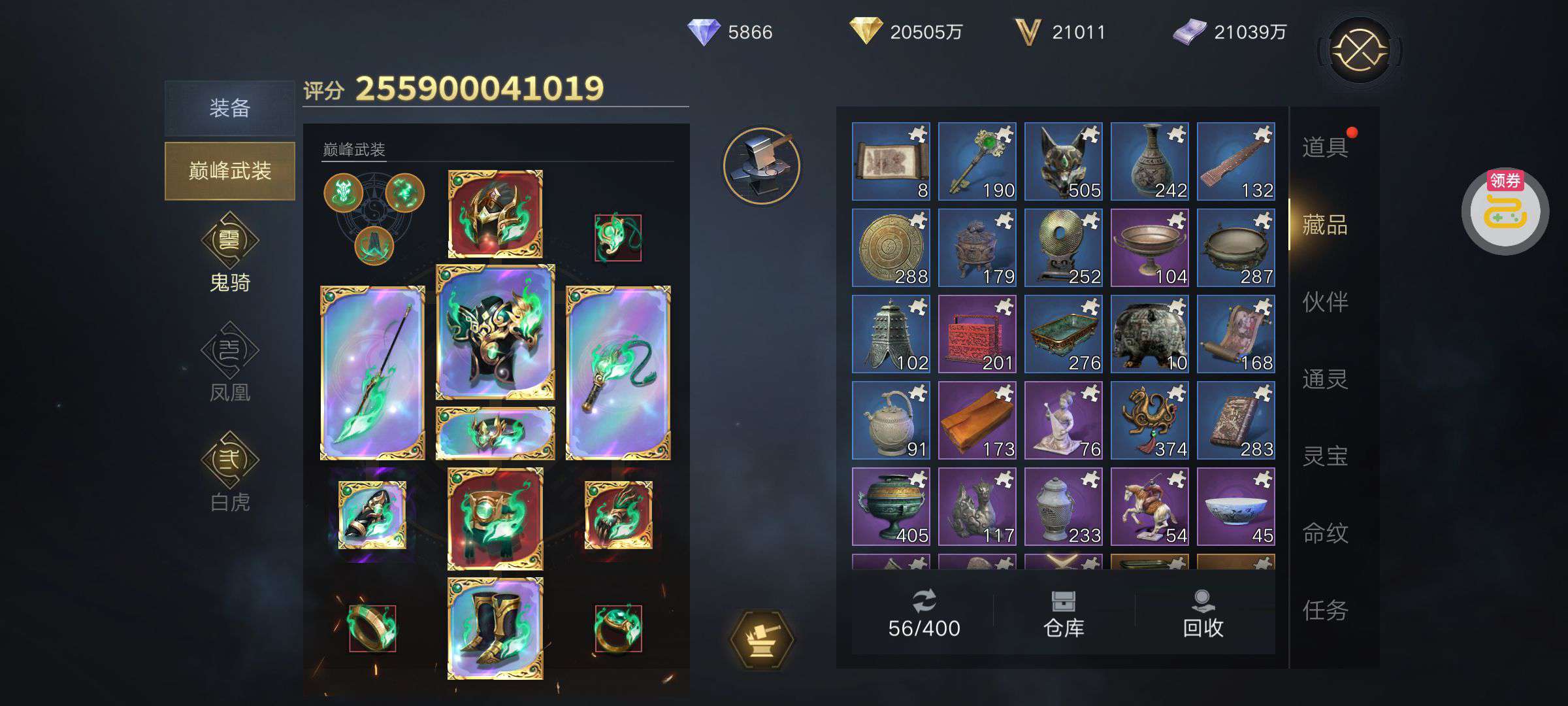The width and height of the screenshot is (1568, 706).
Task: Select the fox mask collectible with 505
Action: coord(1064,161)
